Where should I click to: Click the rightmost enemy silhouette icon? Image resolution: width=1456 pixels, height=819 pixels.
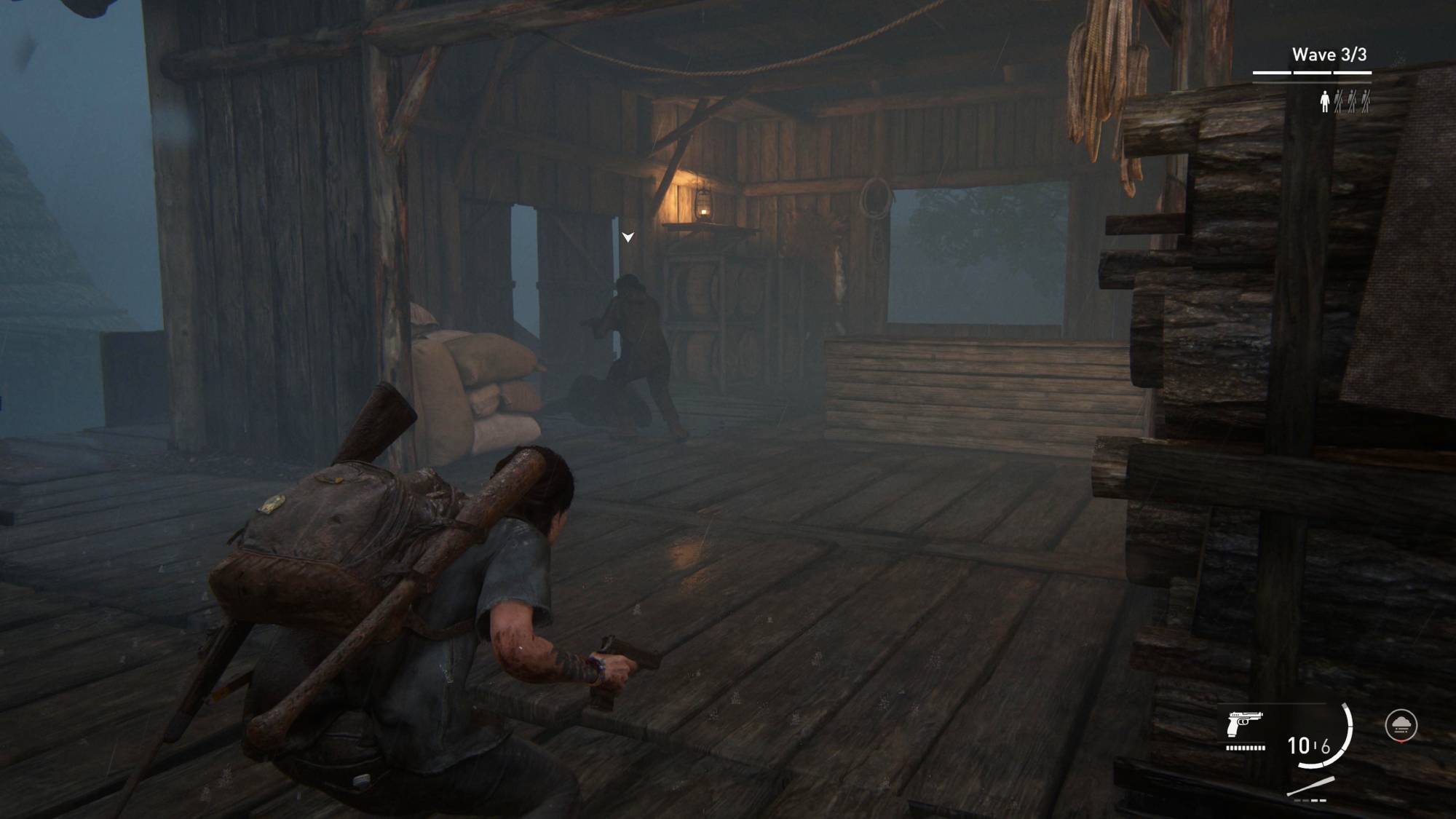coord(1366,100)
